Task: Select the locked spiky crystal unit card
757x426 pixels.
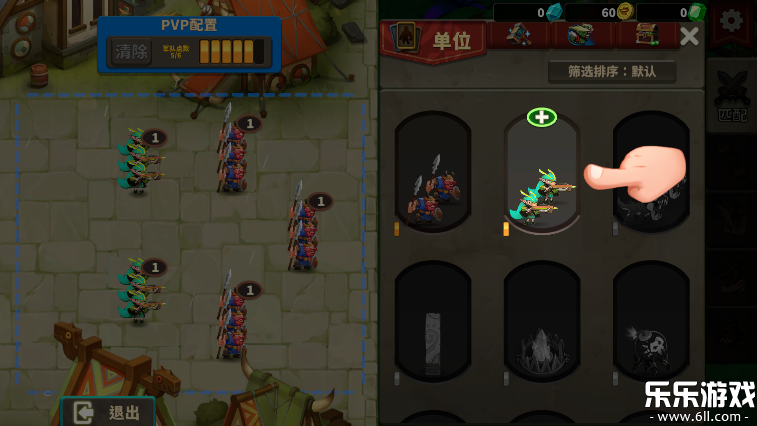Action: (541, 322)
